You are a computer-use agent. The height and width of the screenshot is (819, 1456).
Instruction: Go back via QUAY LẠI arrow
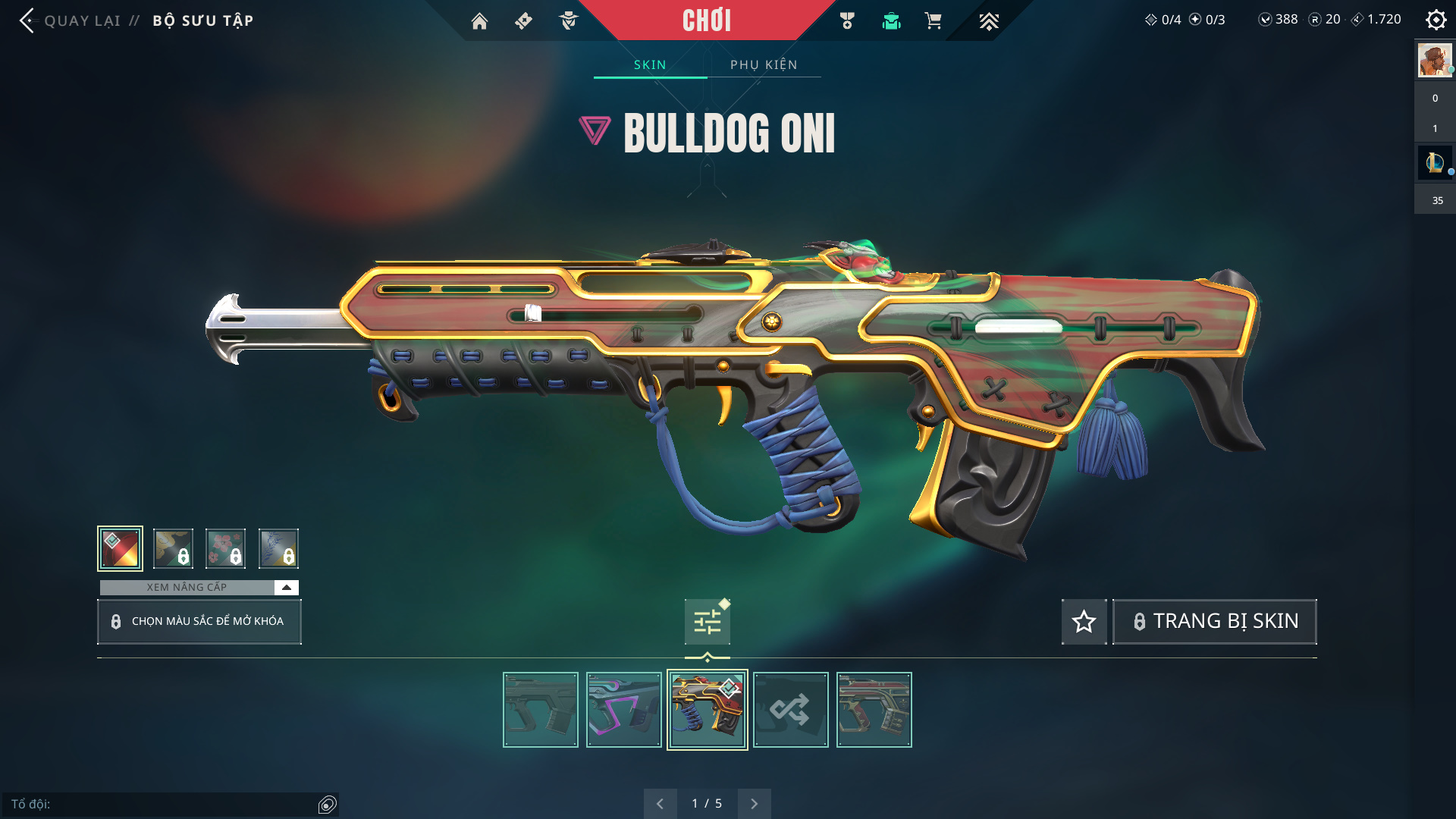pyautogui.click(x=27, y=20)
